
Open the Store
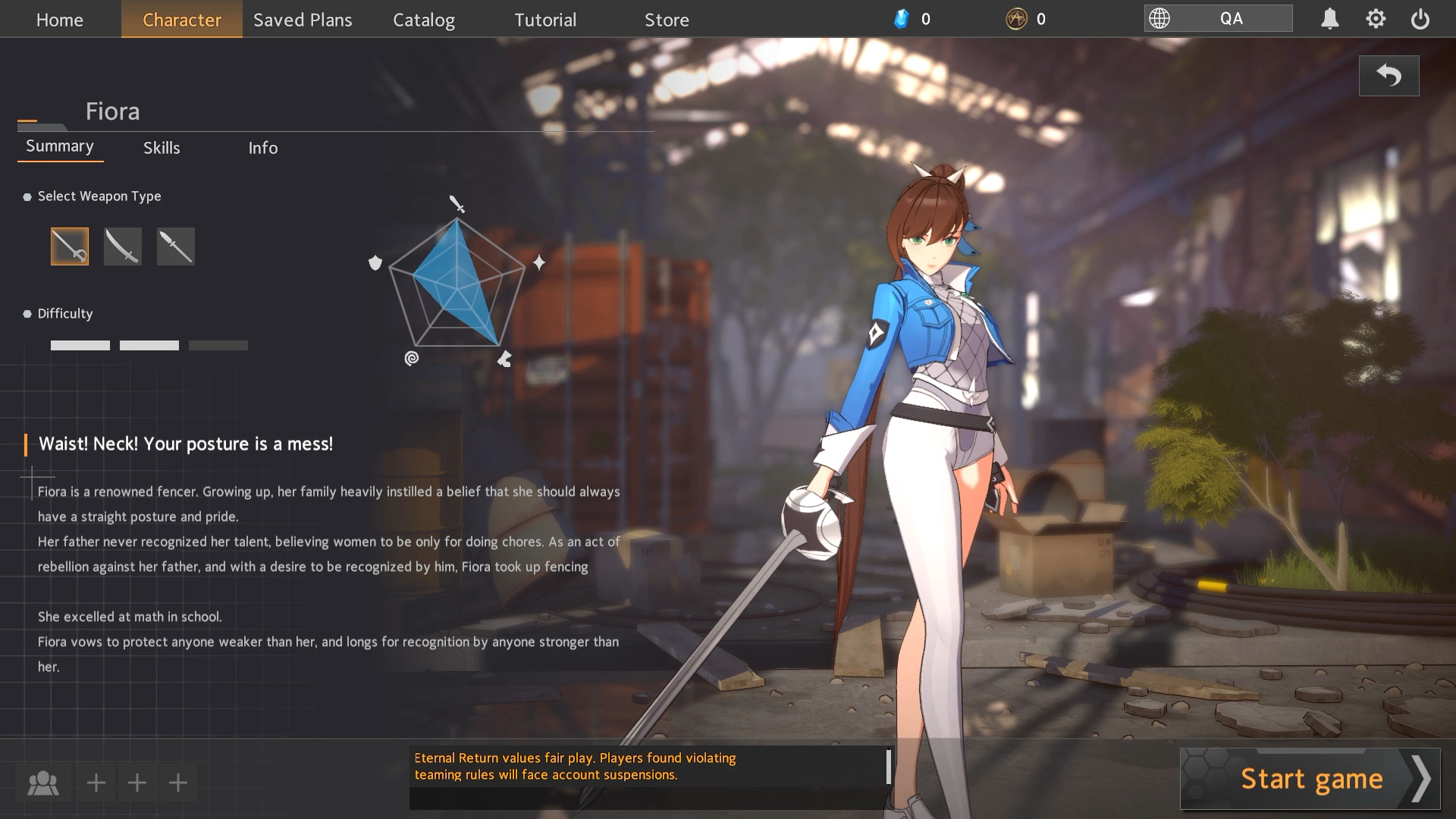click(x=667, y=20)
